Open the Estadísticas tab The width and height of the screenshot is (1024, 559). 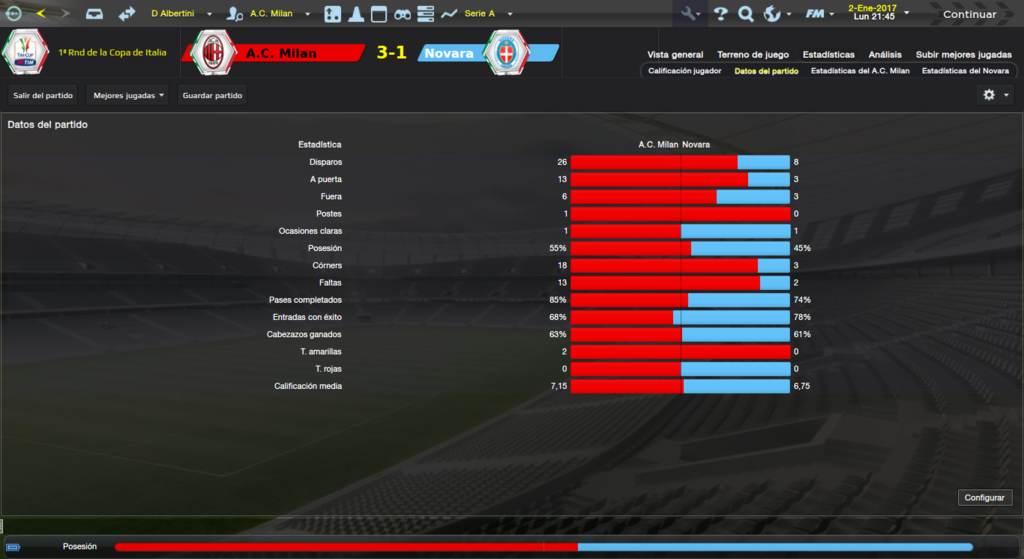828,54
